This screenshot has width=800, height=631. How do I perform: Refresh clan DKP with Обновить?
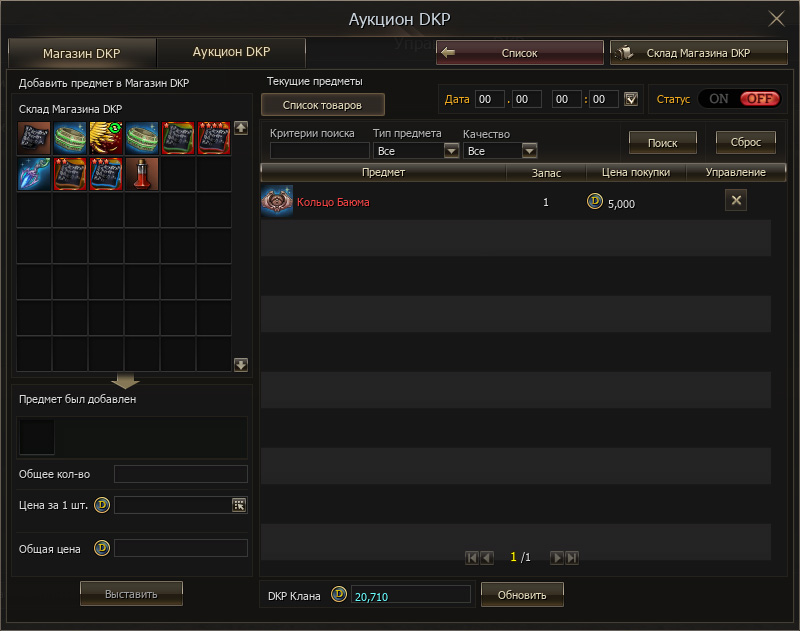(x=522, y=595)
